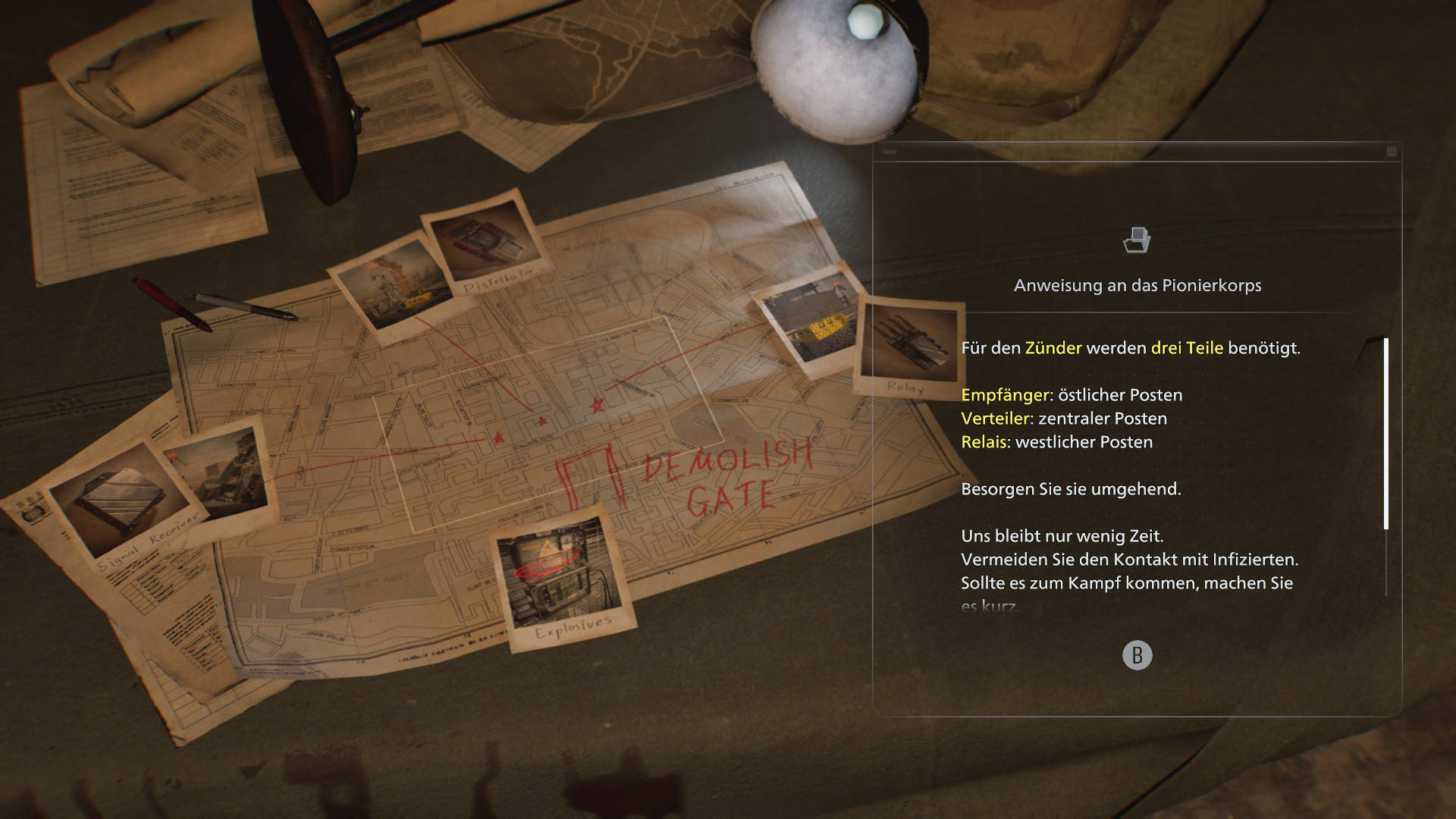Close the Akte file panel

pos(1392,152)
